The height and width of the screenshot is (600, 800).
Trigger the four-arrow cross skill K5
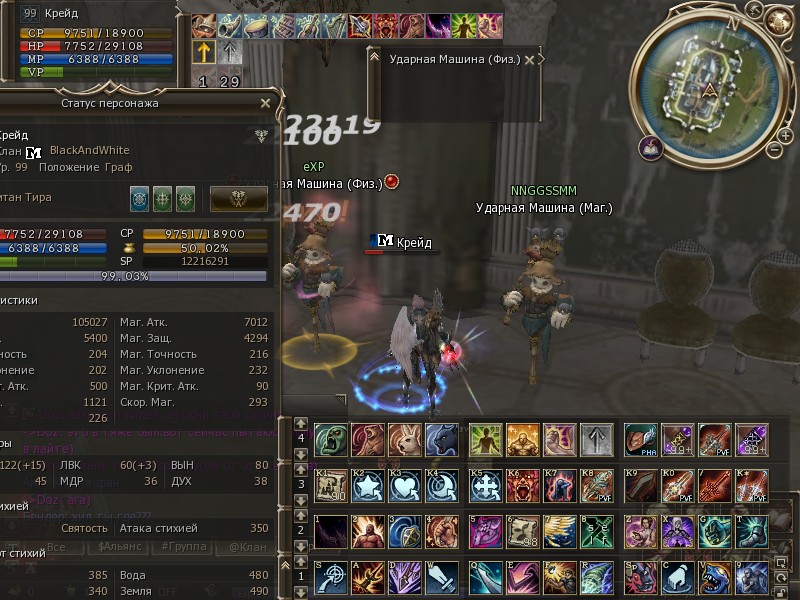tap(485, 486)
